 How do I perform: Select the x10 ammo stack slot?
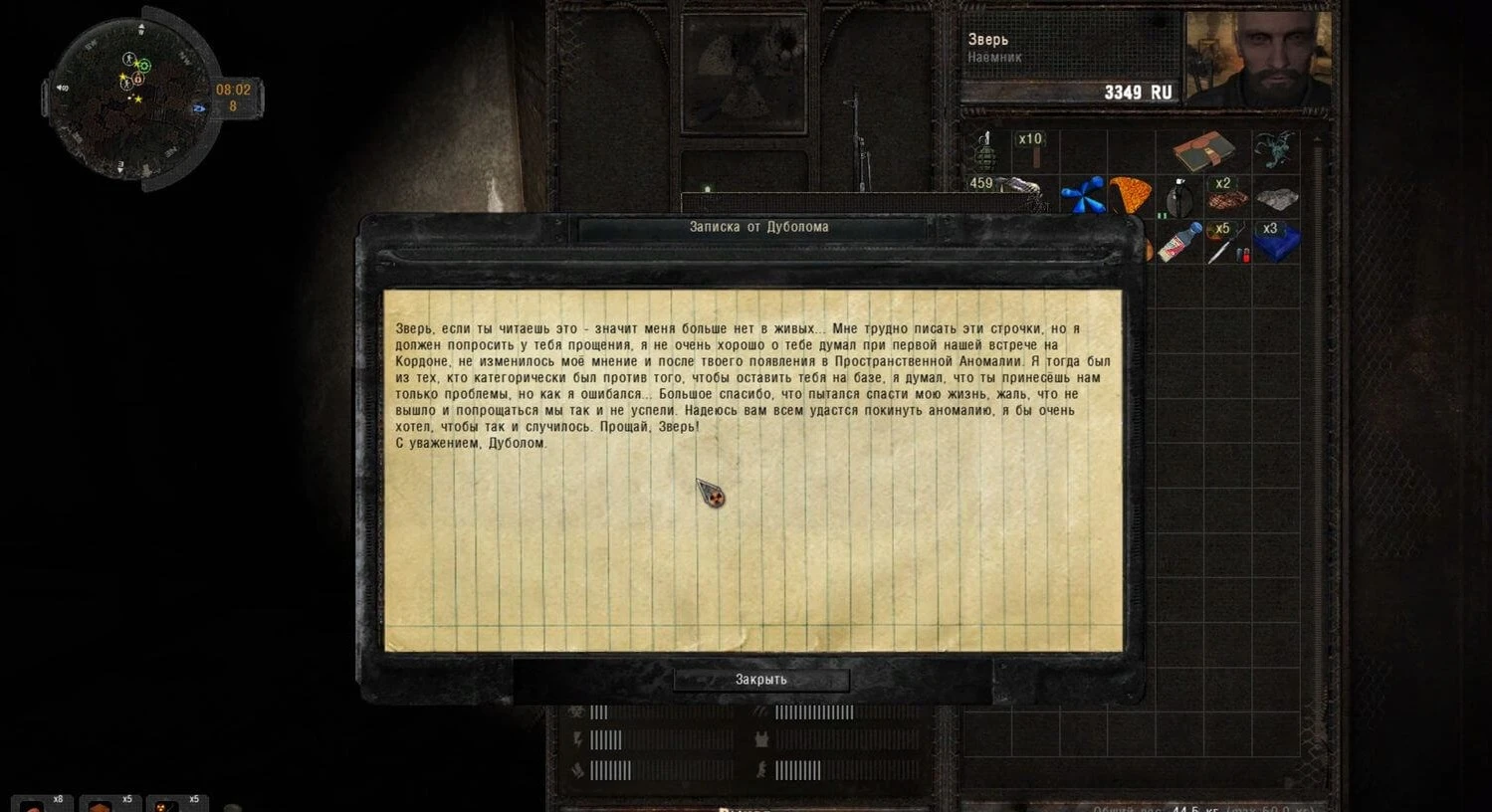pyautogui.click(x=1033, y=151)
